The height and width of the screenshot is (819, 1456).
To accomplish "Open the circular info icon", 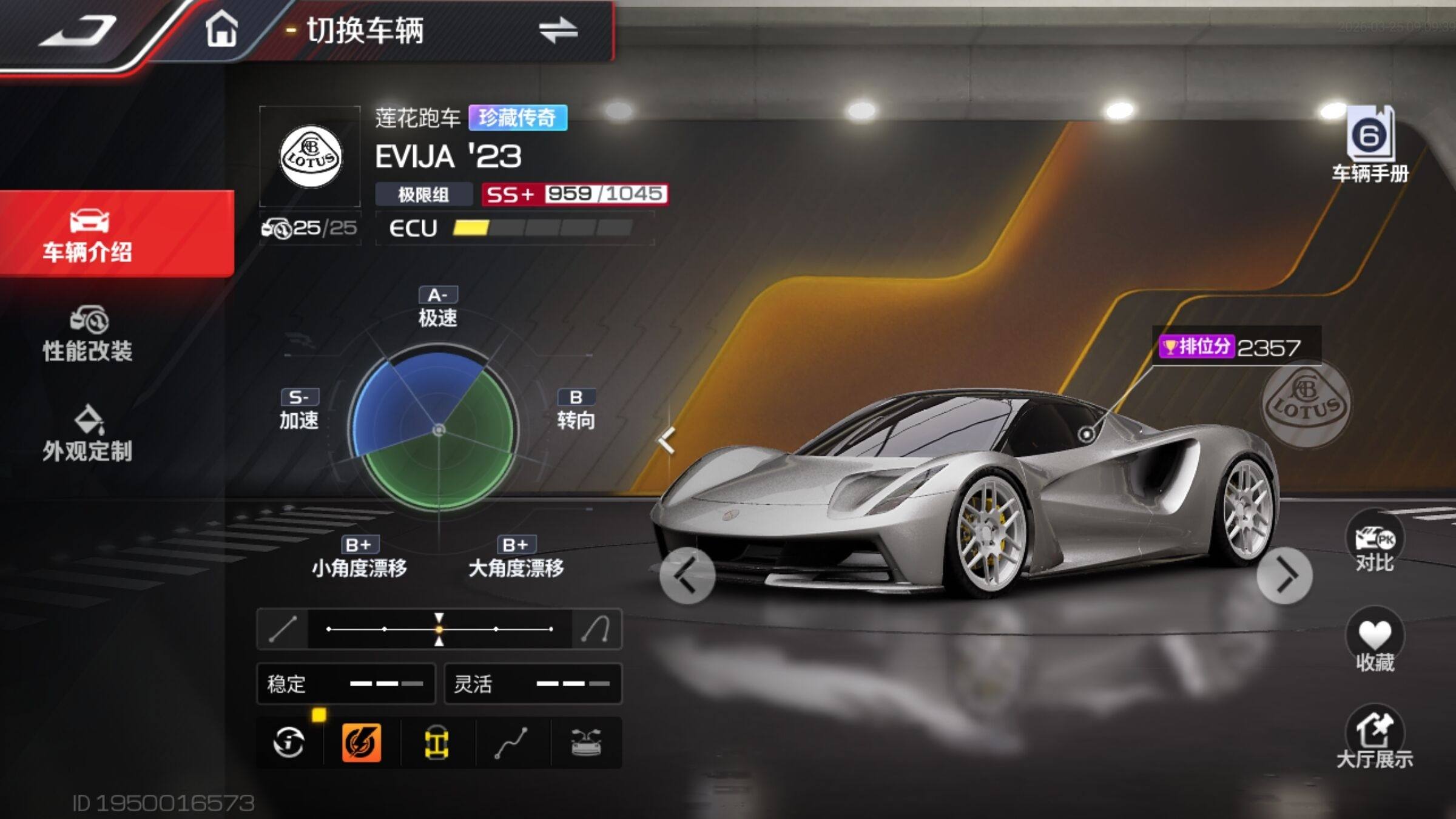I will [x=289, y=742].
